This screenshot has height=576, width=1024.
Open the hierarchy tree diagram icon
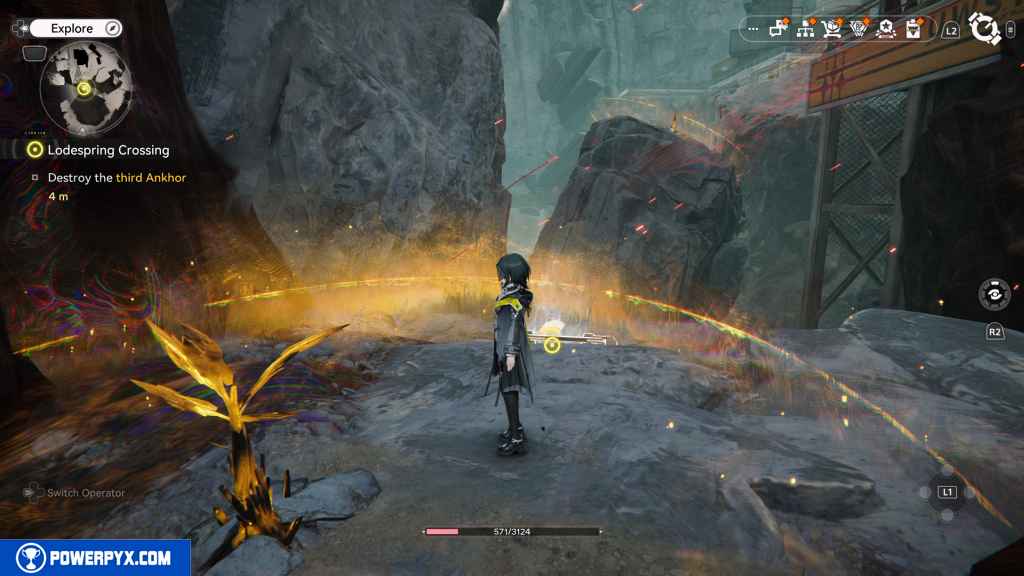point(805,29)
